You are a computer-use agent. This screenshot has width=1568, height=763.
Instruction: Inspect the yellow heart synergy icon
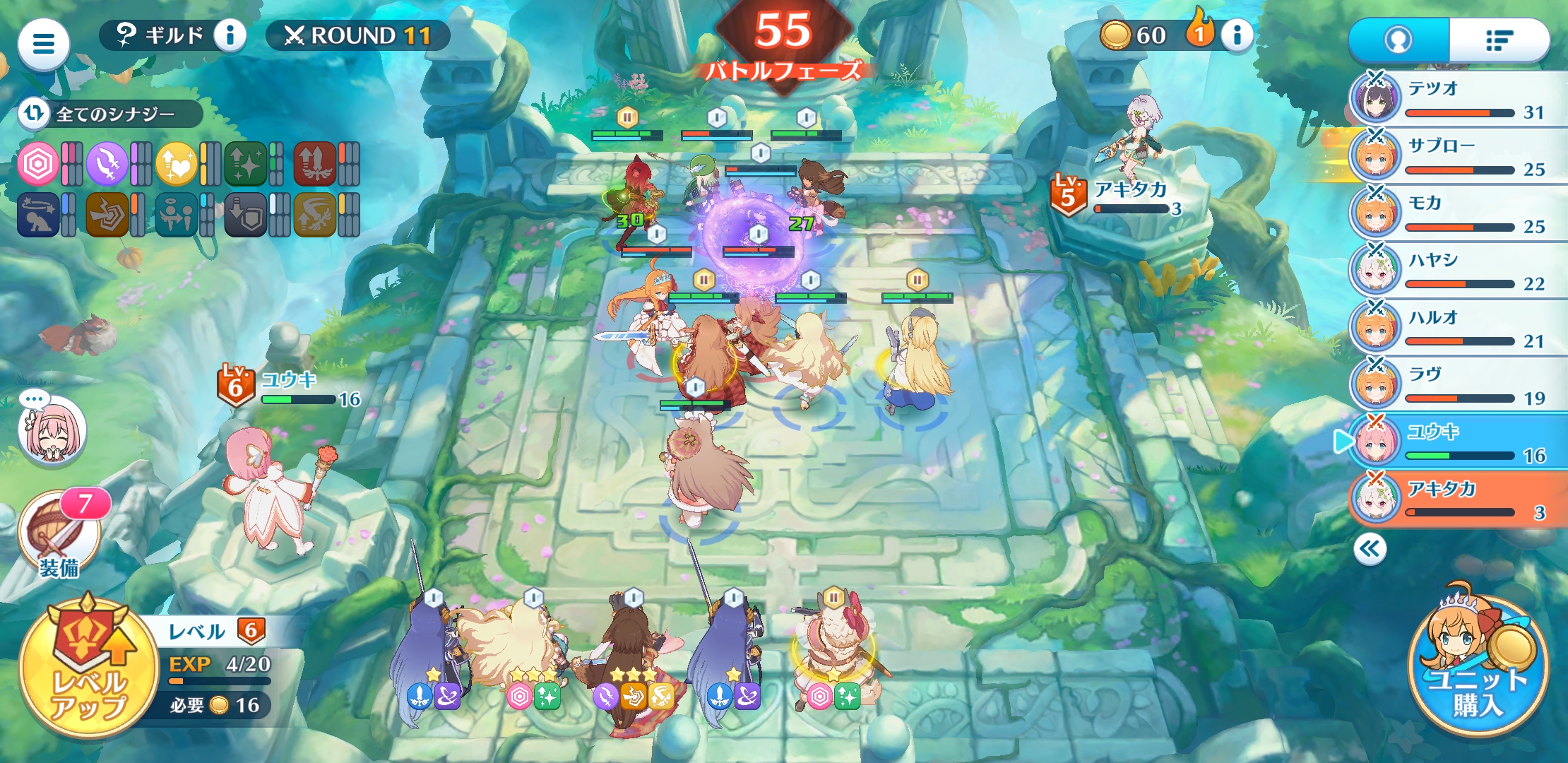[x=176, y=164]
